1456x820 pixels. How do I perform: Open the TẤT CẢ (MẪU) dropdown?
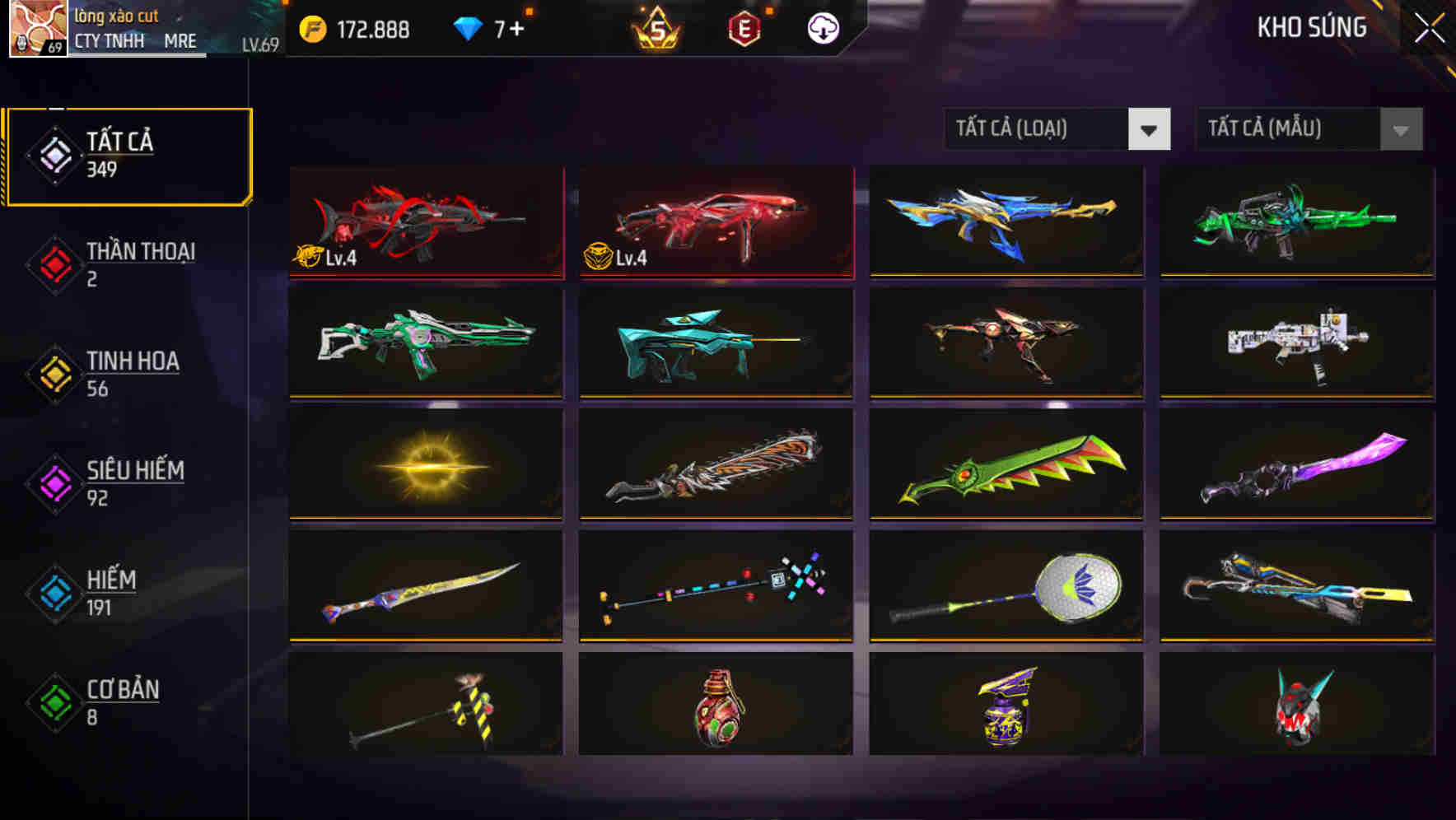tap(1285, 129)
